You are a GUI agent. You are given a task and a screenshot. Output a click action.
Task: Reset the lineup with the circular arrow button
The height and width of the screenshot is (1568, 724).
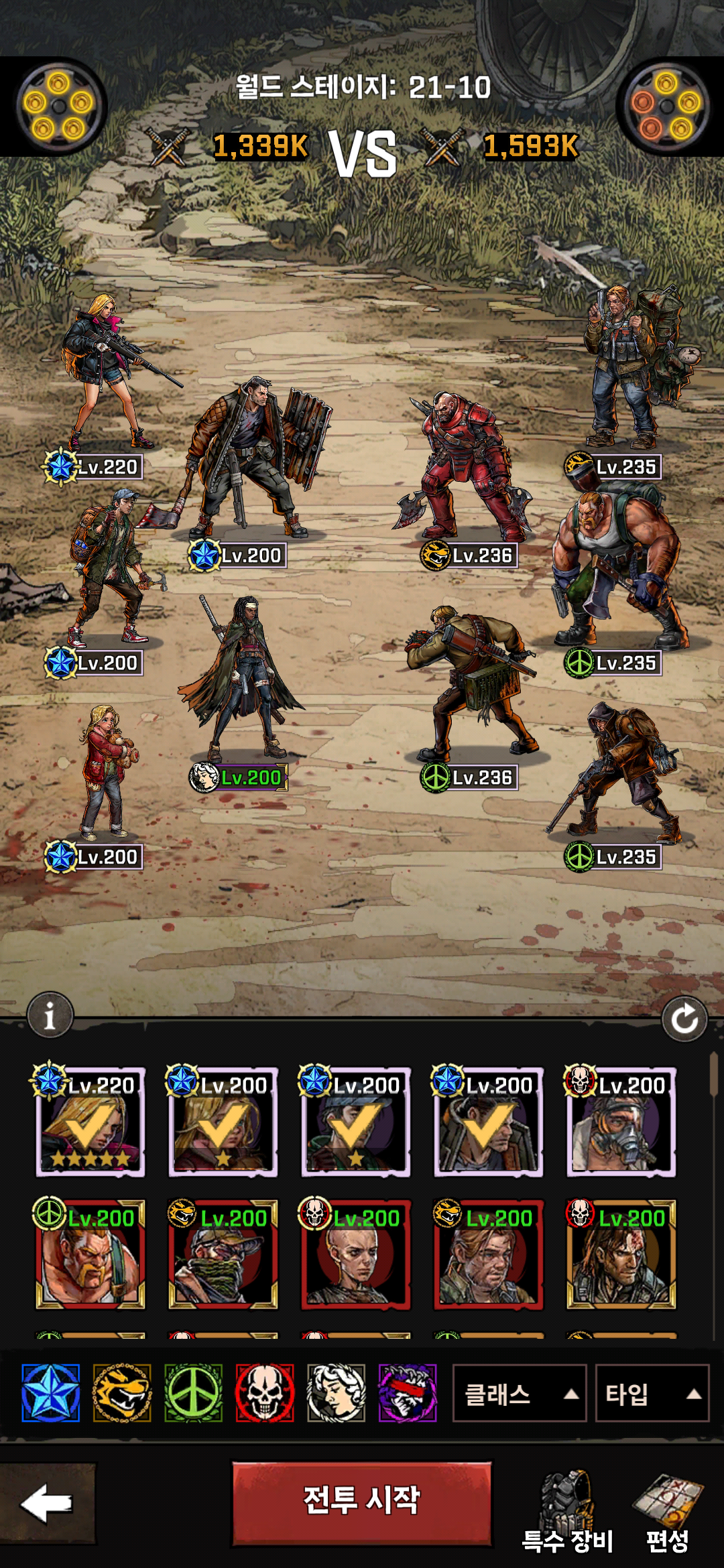684,1019
